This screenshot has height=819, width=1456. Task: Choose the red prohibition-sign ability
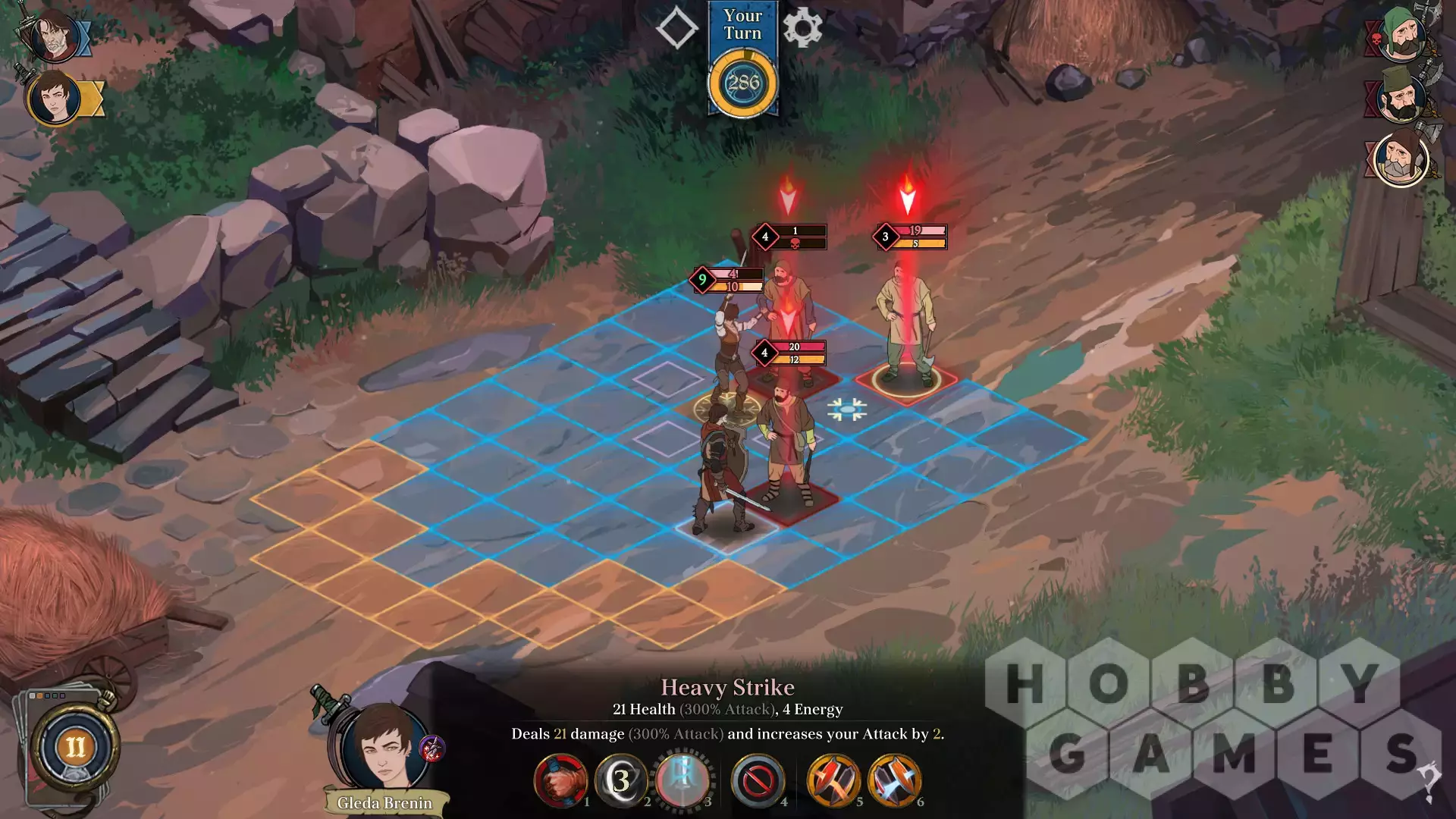[758, 780]
